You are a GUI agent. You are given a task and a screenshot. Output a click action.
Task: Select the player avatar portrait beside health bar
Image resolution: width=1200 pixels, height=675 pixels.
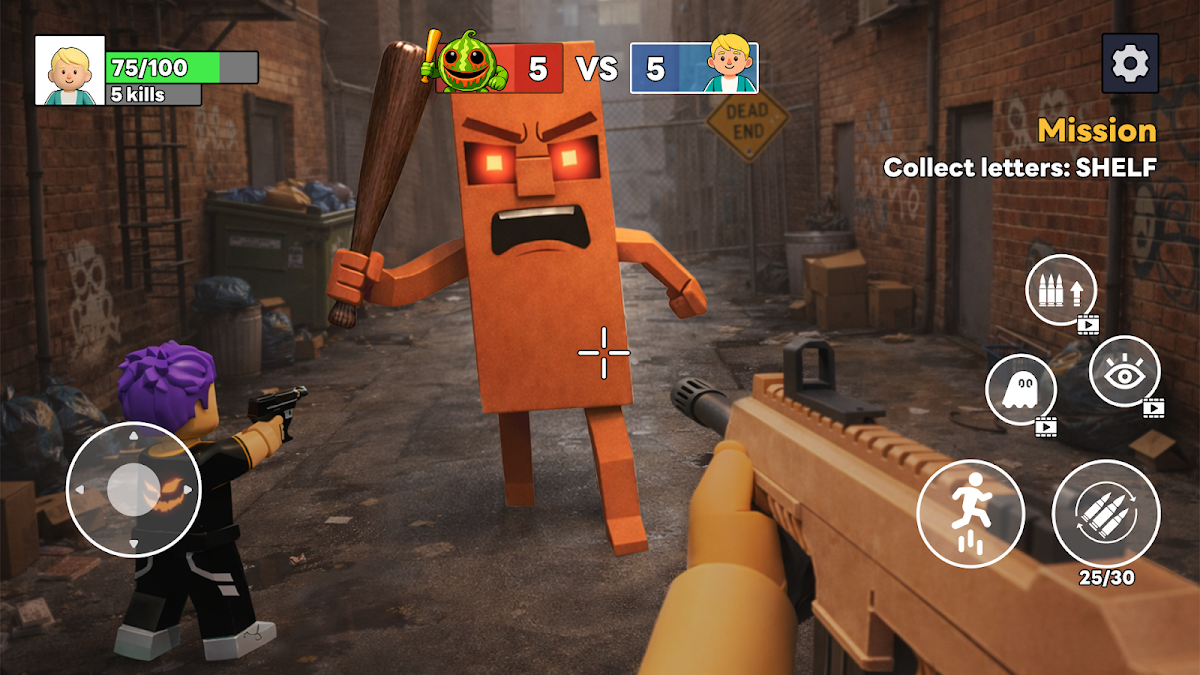point(70,70)
